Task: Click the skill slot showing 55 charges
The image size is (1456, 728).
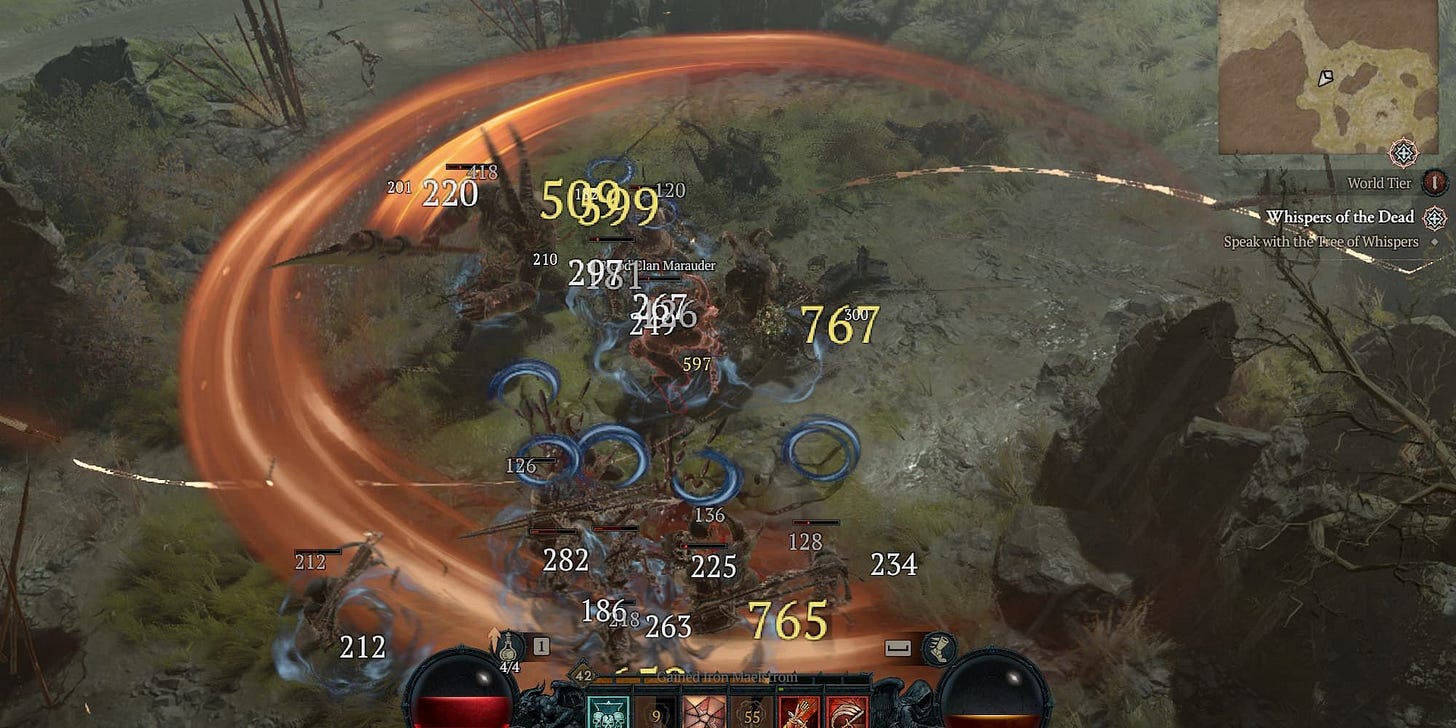Action: click(753, 714)
